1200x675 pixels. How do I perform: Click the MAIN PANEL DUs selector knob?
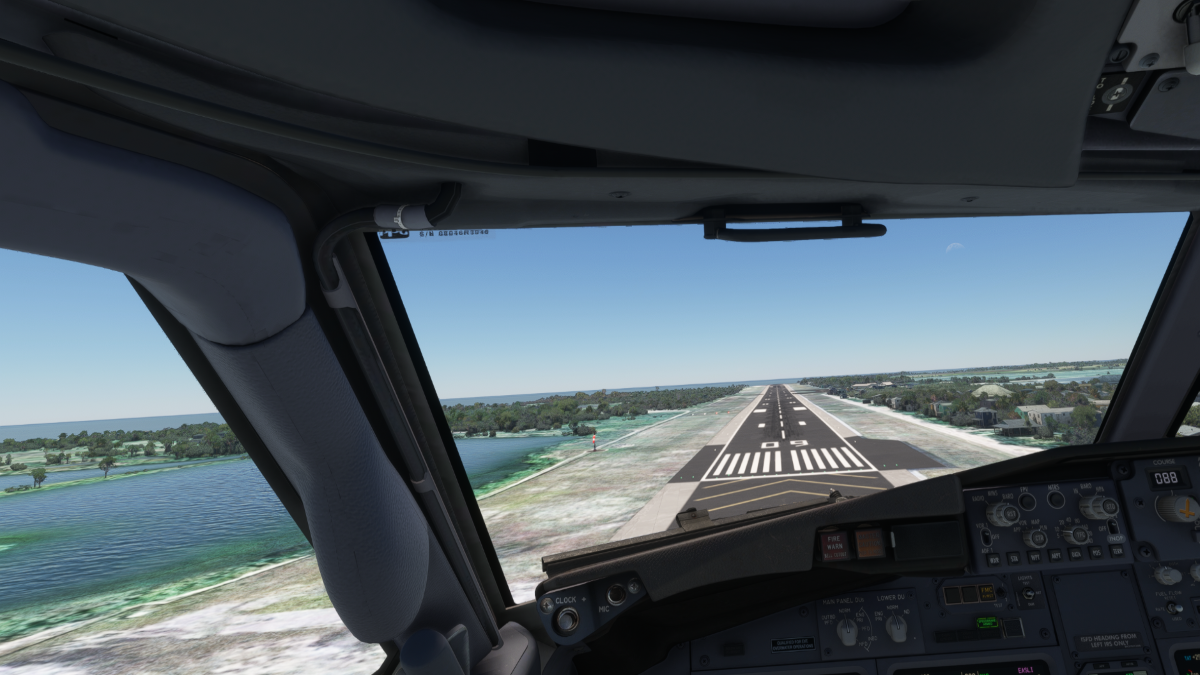[846, 630]
